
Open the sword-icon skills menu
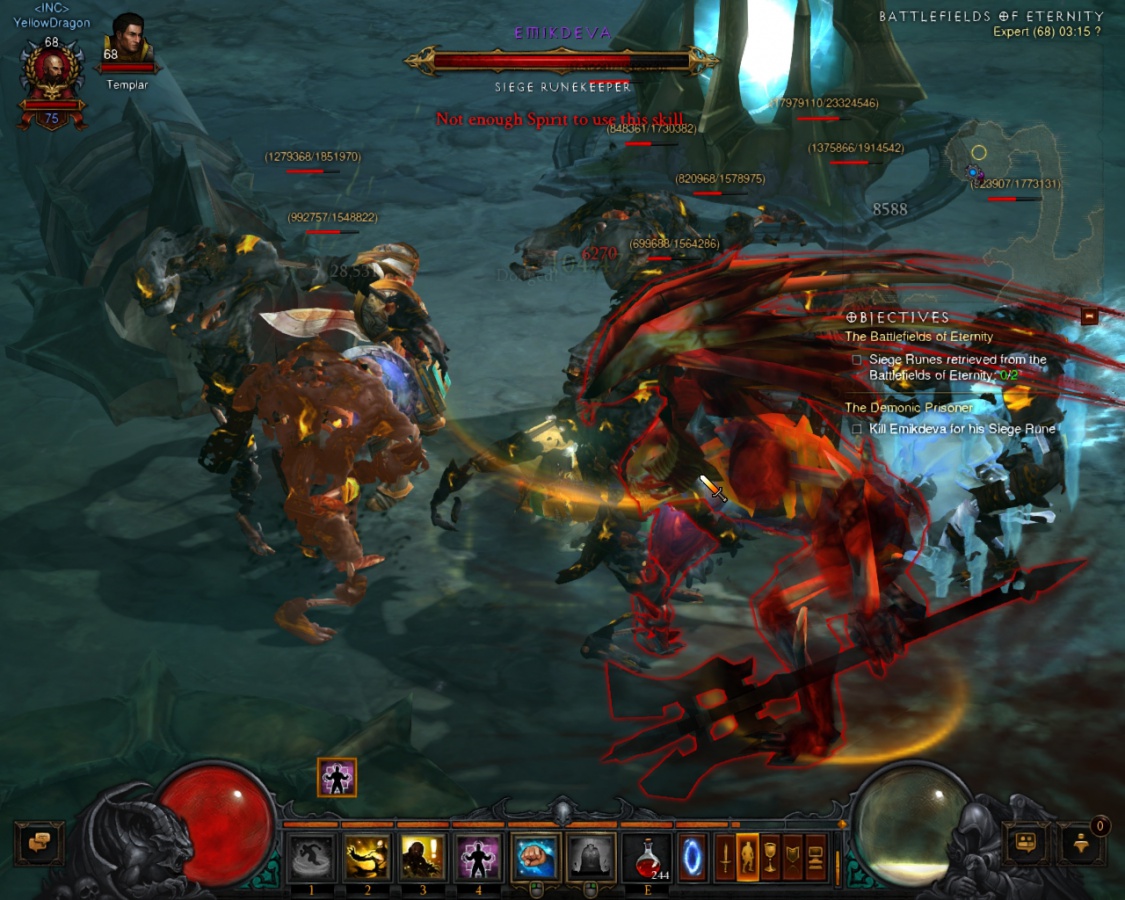(725, 857)
